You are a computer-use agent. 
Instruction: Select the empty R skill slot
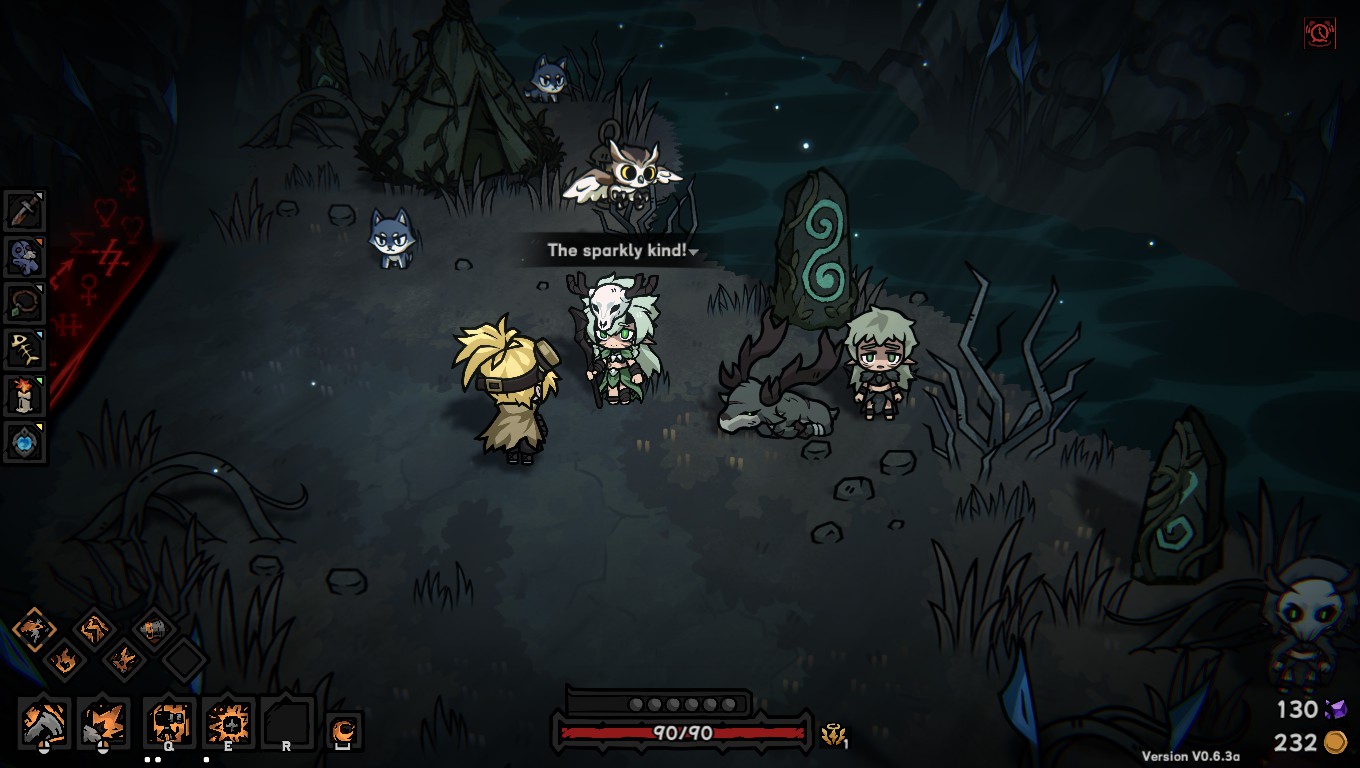[x=287, y=723]
